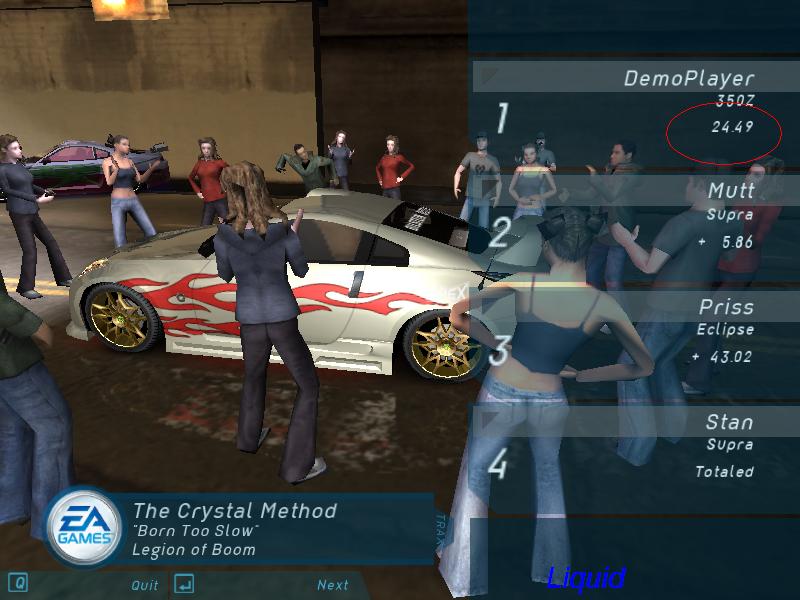The width and height of the screenshot is (800, 600).
Task: Continue with the Next button
Action: [333, 585]
